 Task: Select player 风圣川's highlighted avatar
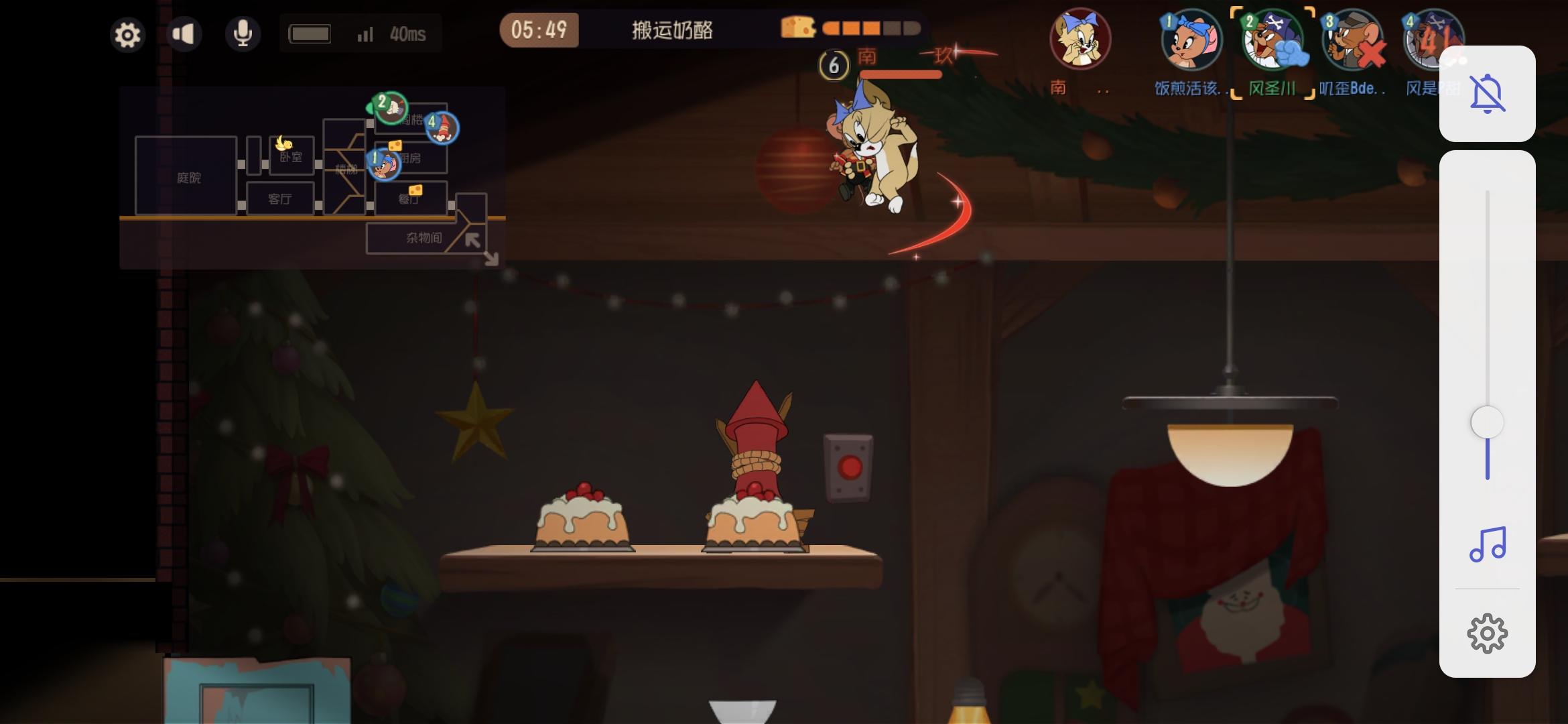pos(1272,40)
